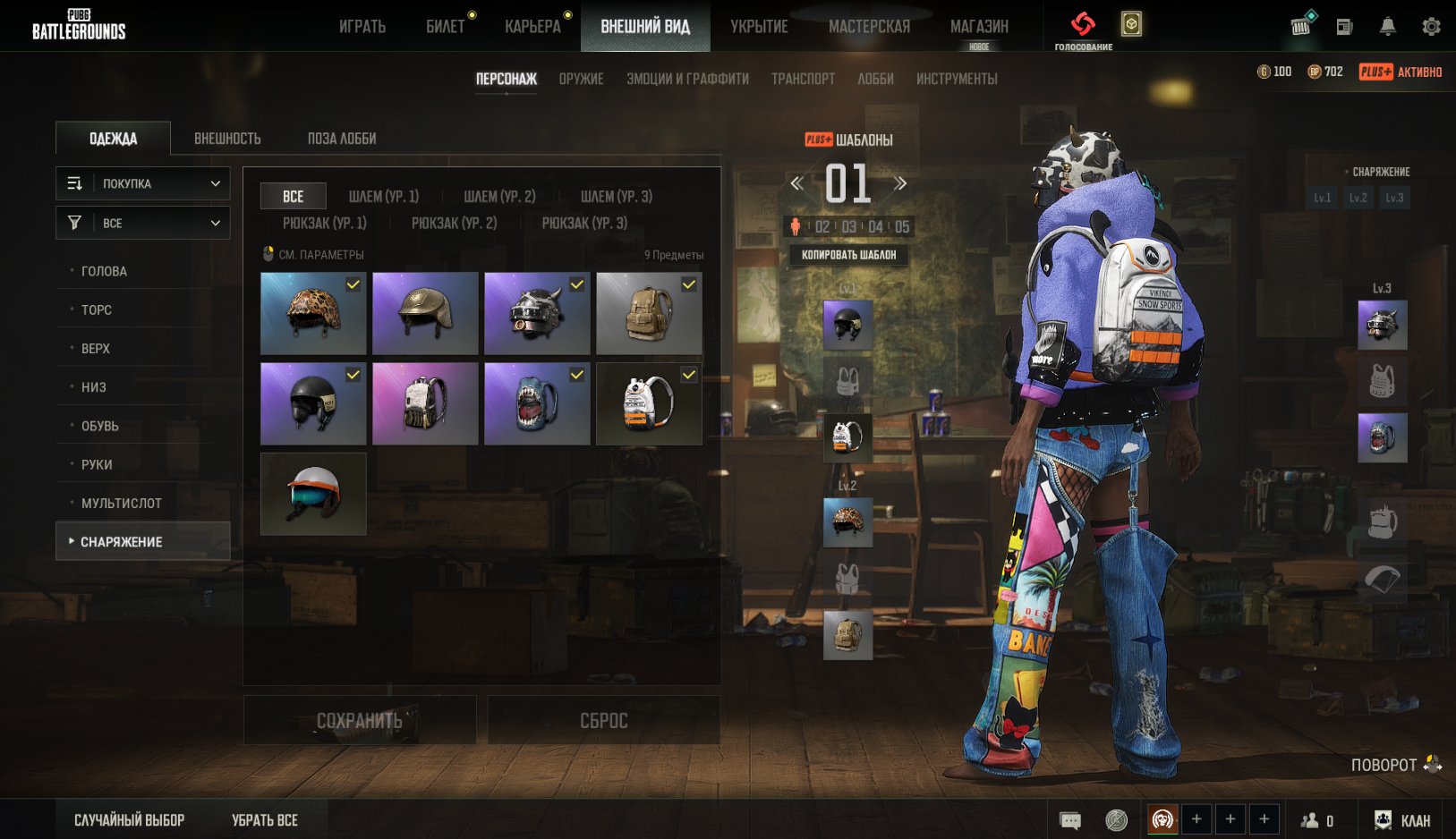The height and width of the screenshot is (839, 1456).
Task: Click the КОПИРОВАТЬ ШАБЛОН button
Action: click(848, 255)
